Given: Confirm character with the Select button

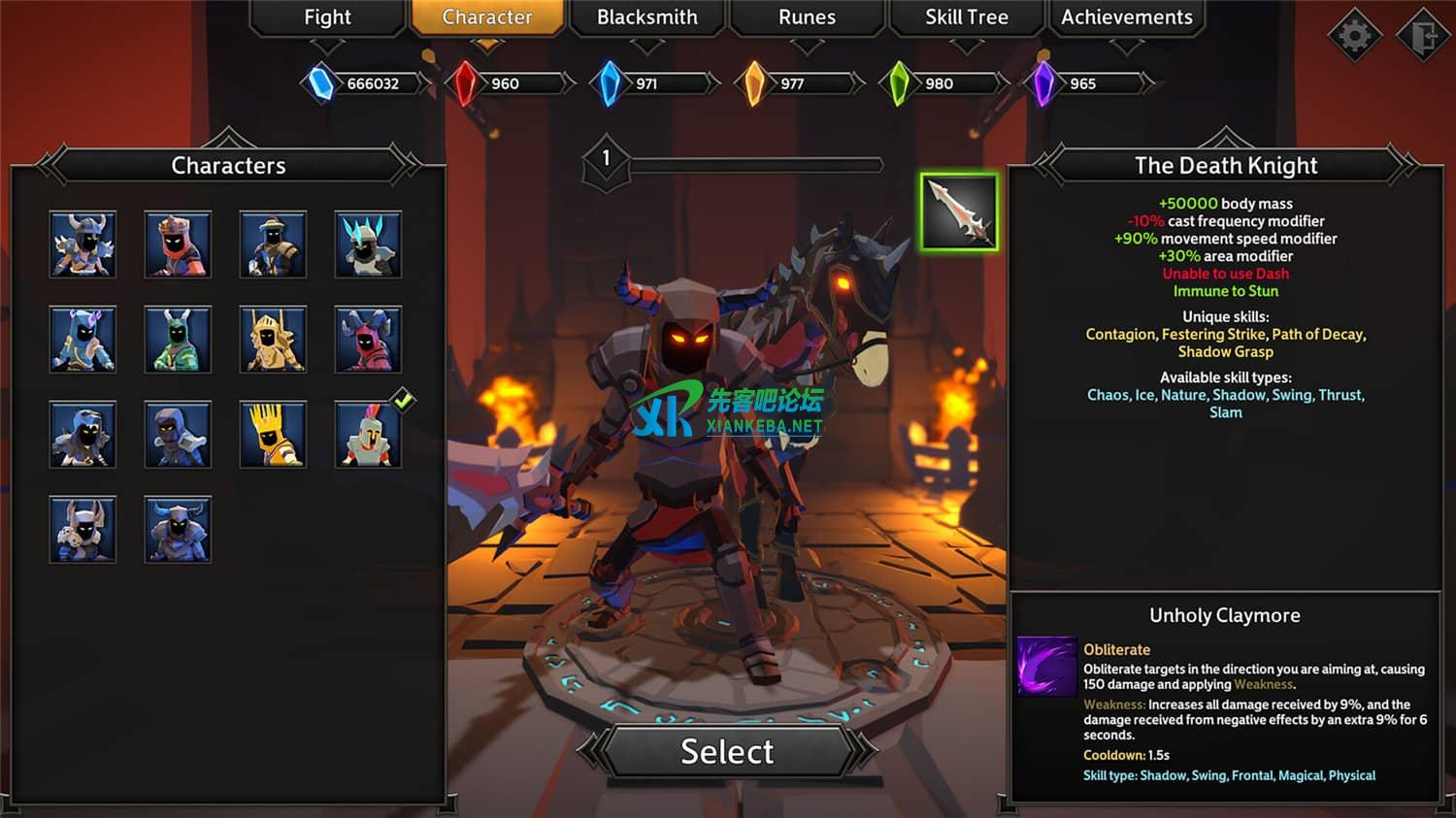Looking at the screenshot, I should point(727,751).
